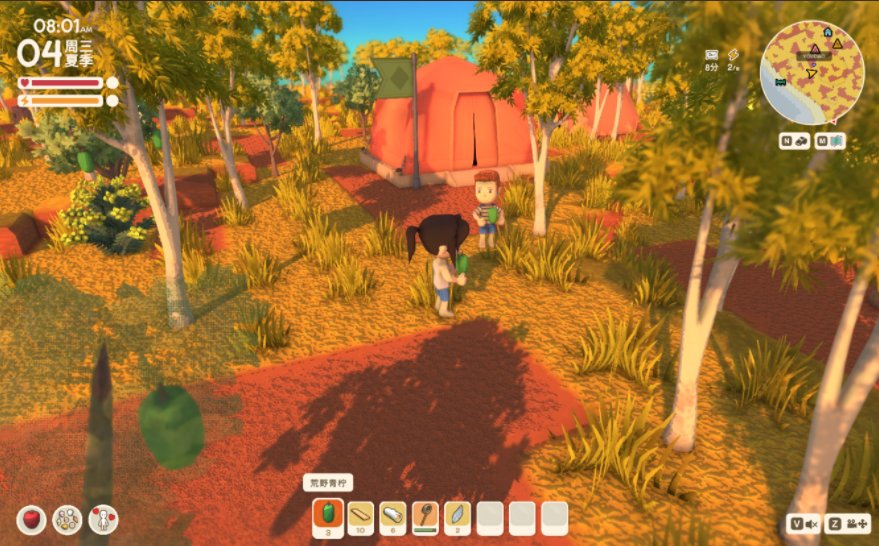Select the feather hotbar slot

point(457,516)
